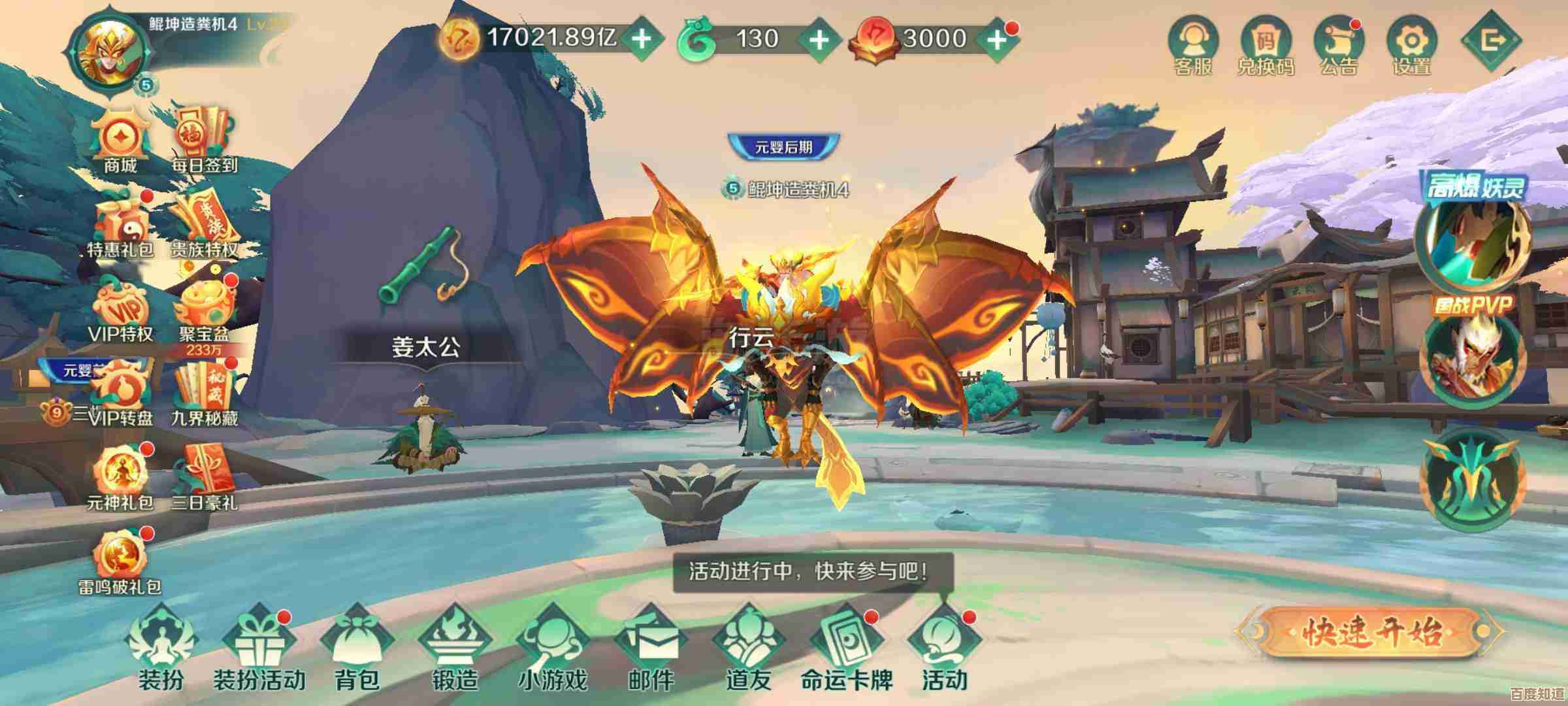1568x706 pixels.
Task: Open the 命运卡牌 fate cards
Action: 847,647
